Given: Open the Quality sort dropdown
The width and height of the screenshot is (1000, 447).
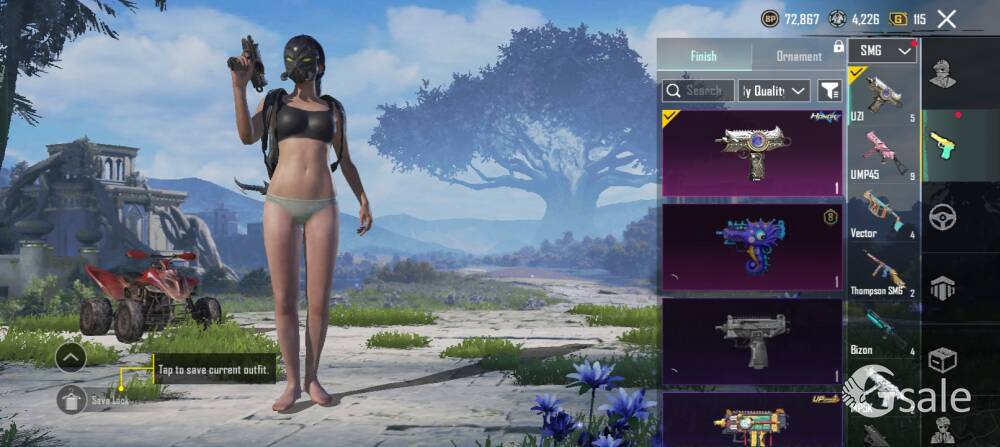Looking at the screenshot, I should [774, 90].
